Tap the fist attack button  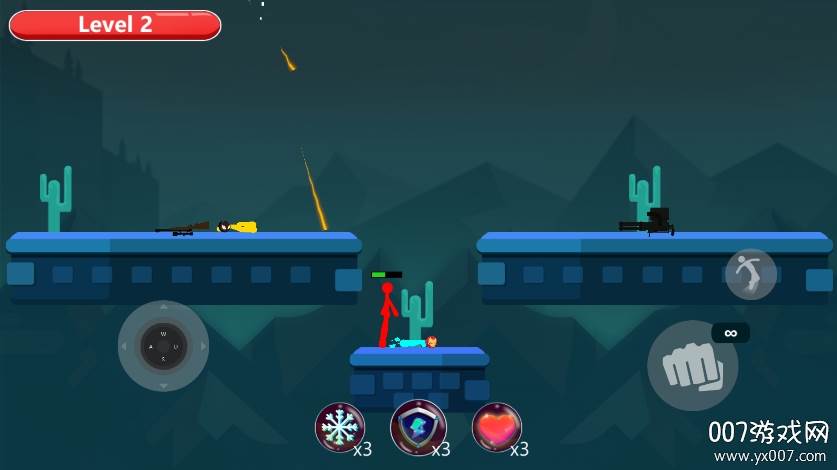[692, 366]
